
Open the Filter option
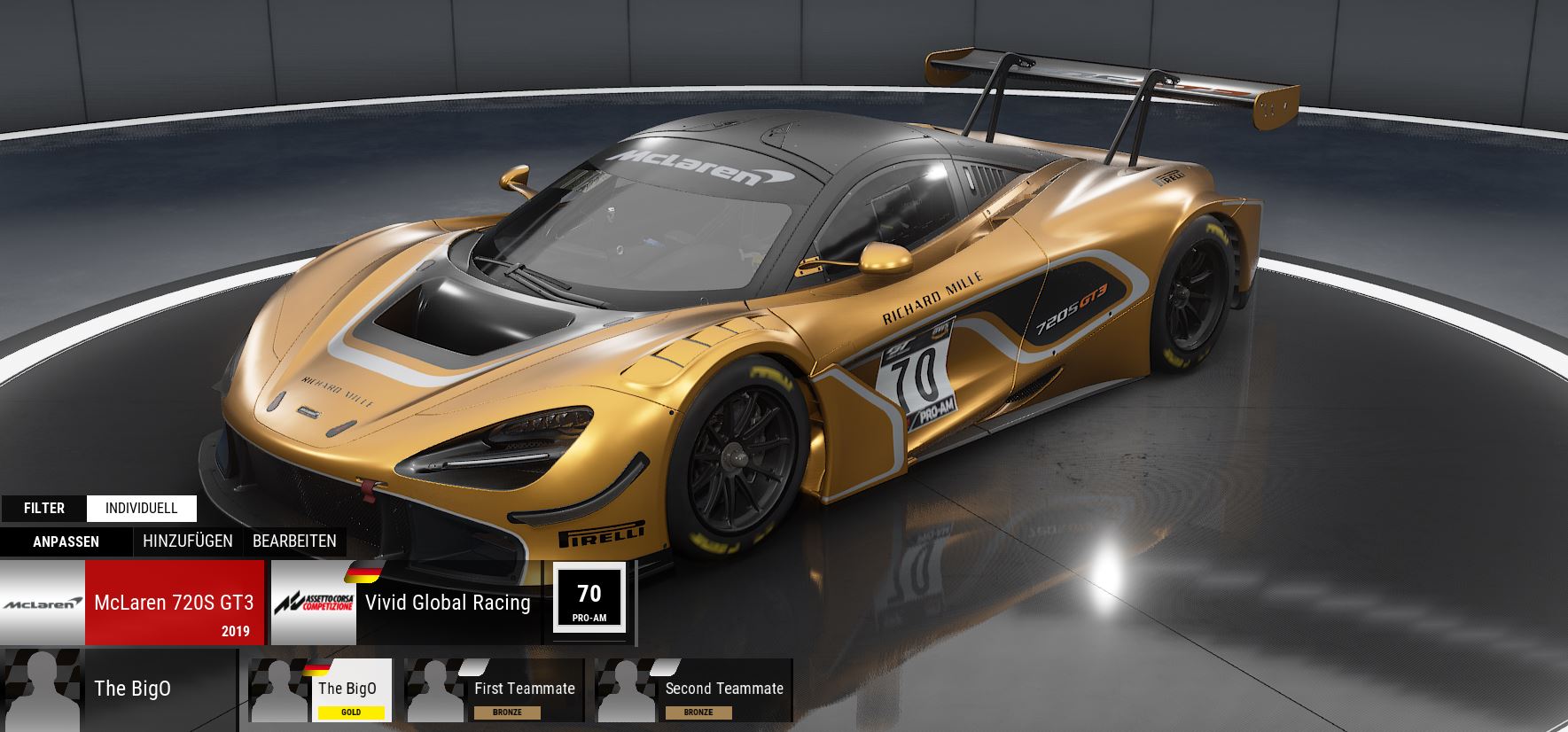coord(44,508)
